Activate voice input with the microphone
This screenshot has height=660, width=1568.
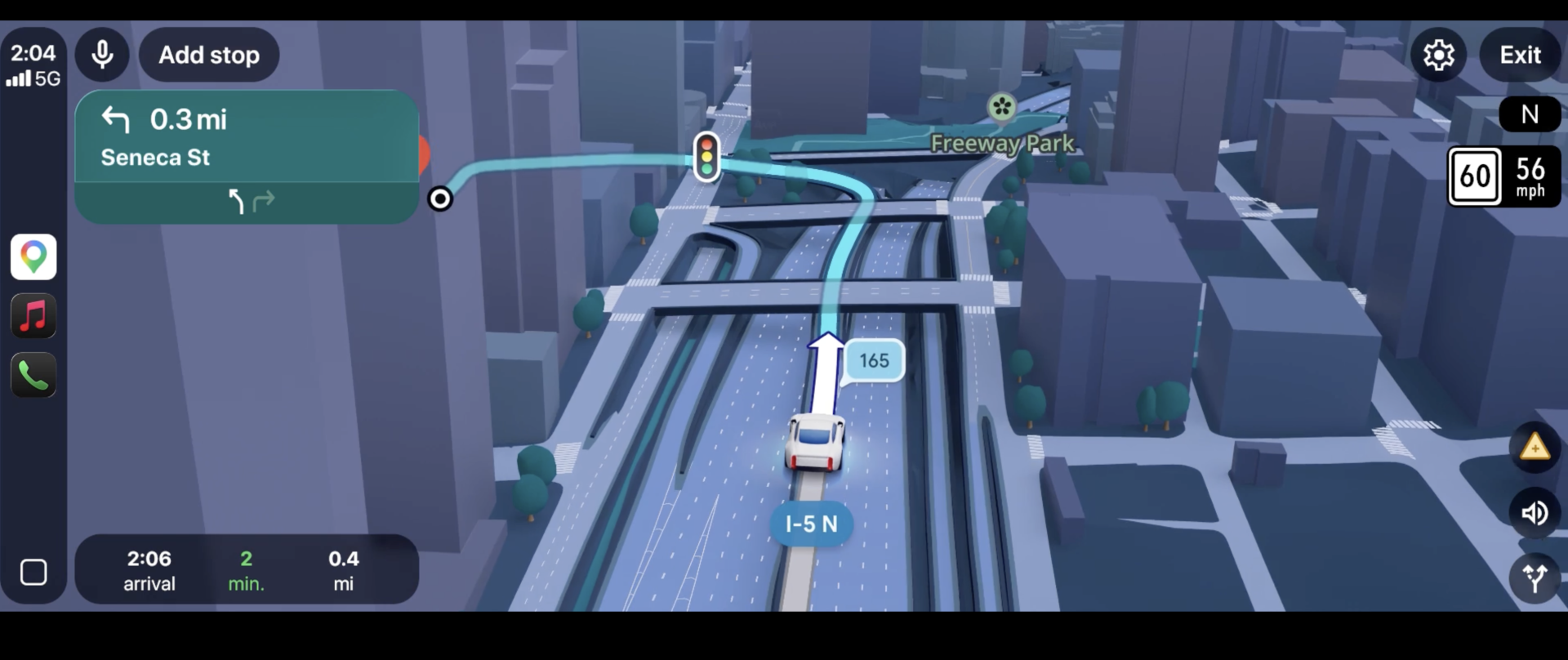[102, 54]
